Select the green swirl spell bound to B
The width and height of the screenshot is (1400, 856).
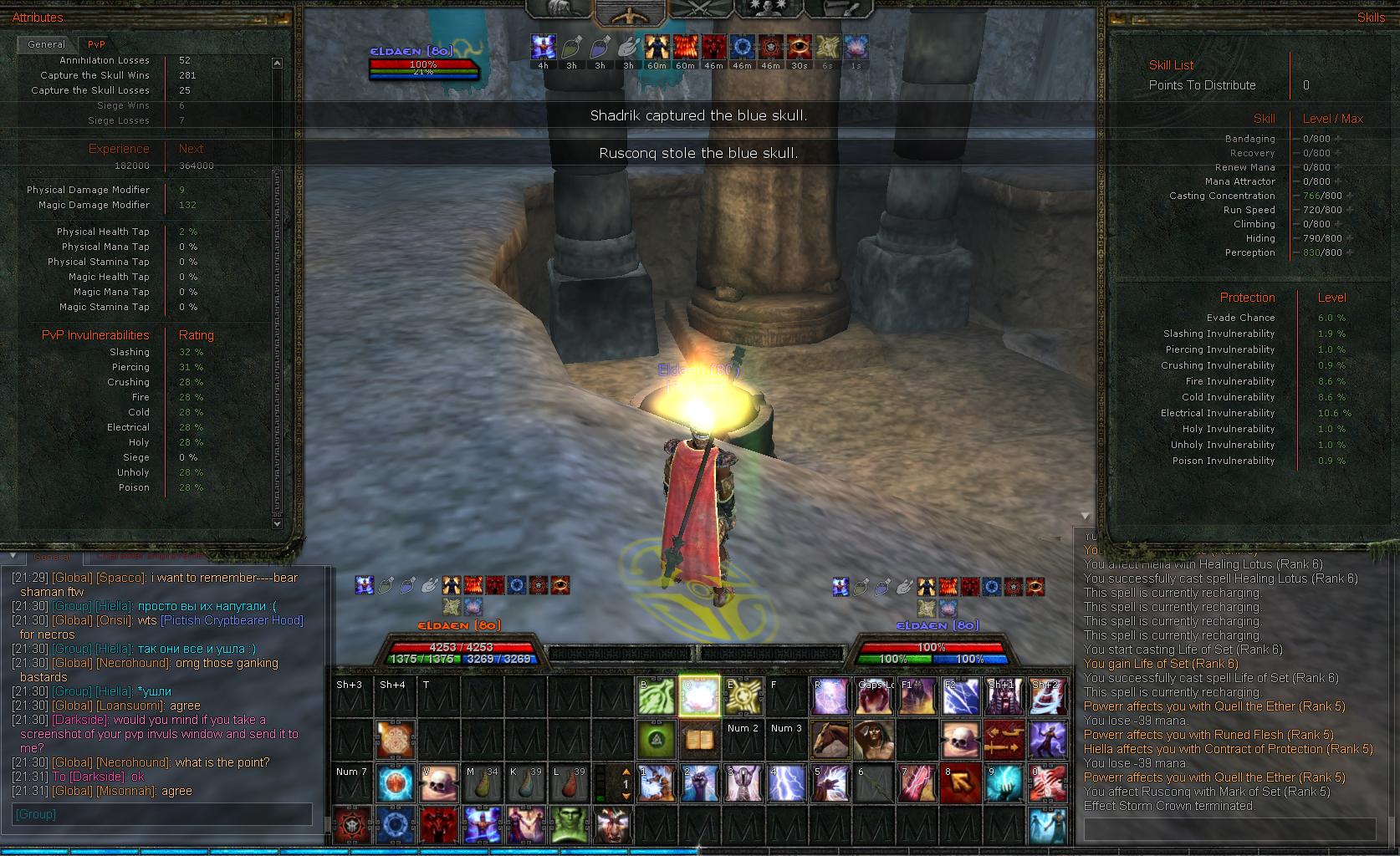(x=656, y=696)
